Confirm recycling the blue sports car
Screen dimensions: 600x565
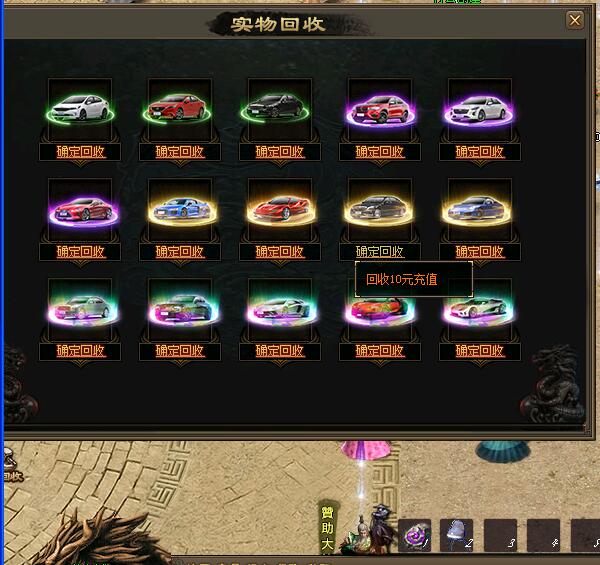point(180,252)
